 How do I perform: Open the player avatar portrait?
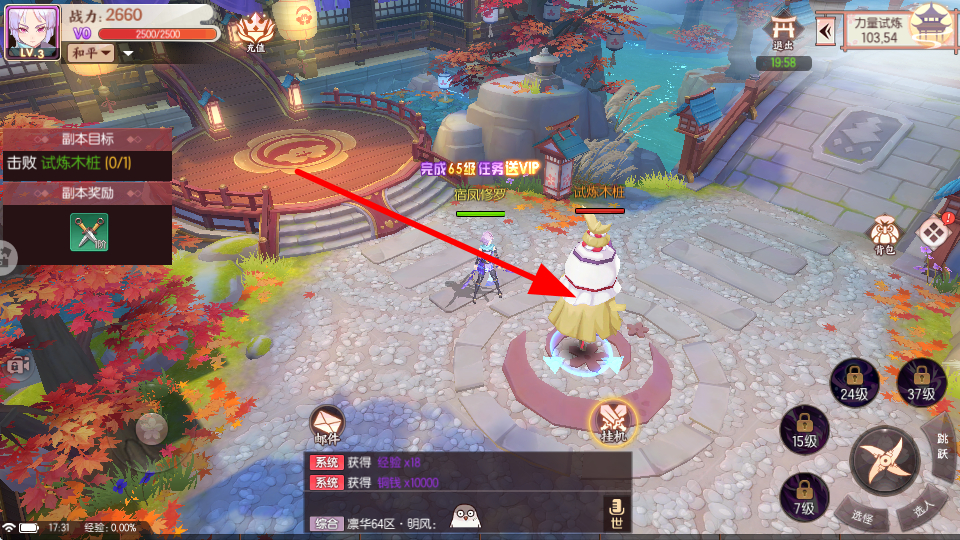tap(32, 33)
